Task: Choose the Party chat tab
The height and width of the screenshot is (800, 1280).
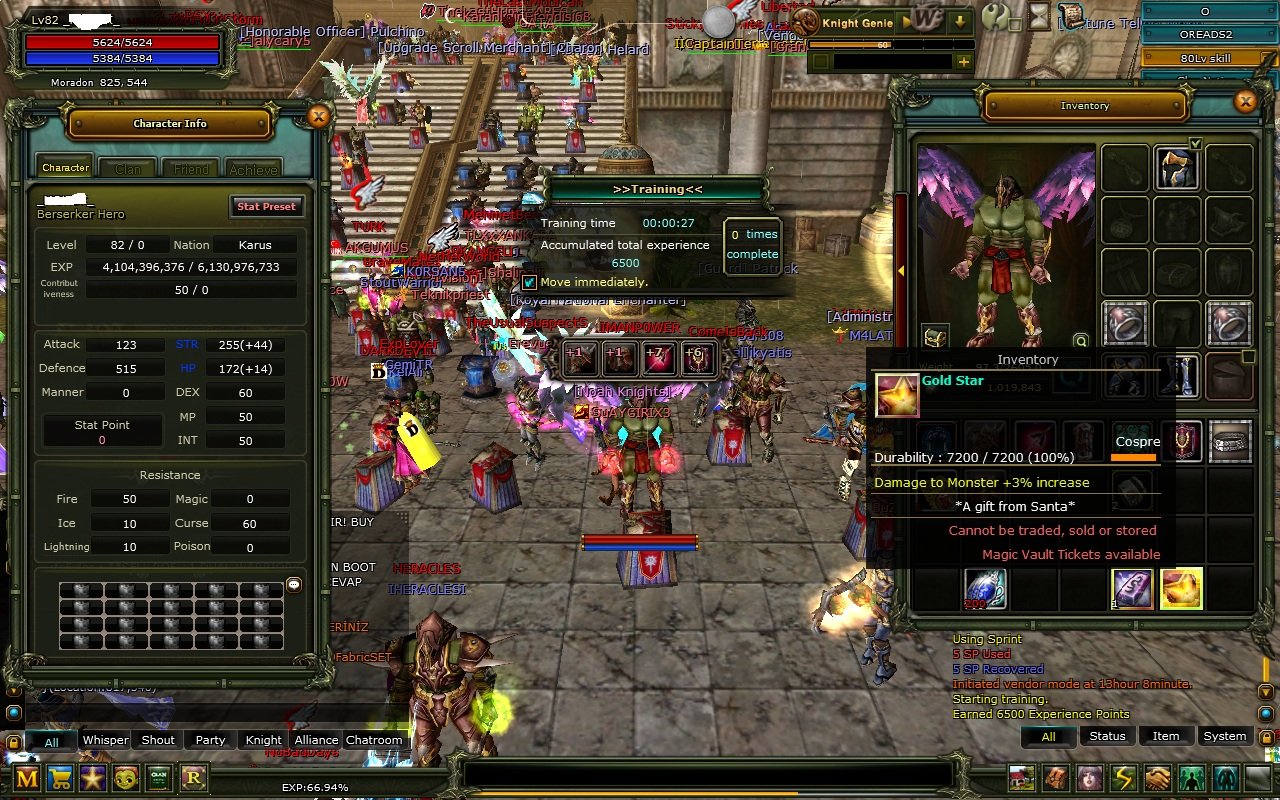Action: pyautogui.click(x=210, y=740)
